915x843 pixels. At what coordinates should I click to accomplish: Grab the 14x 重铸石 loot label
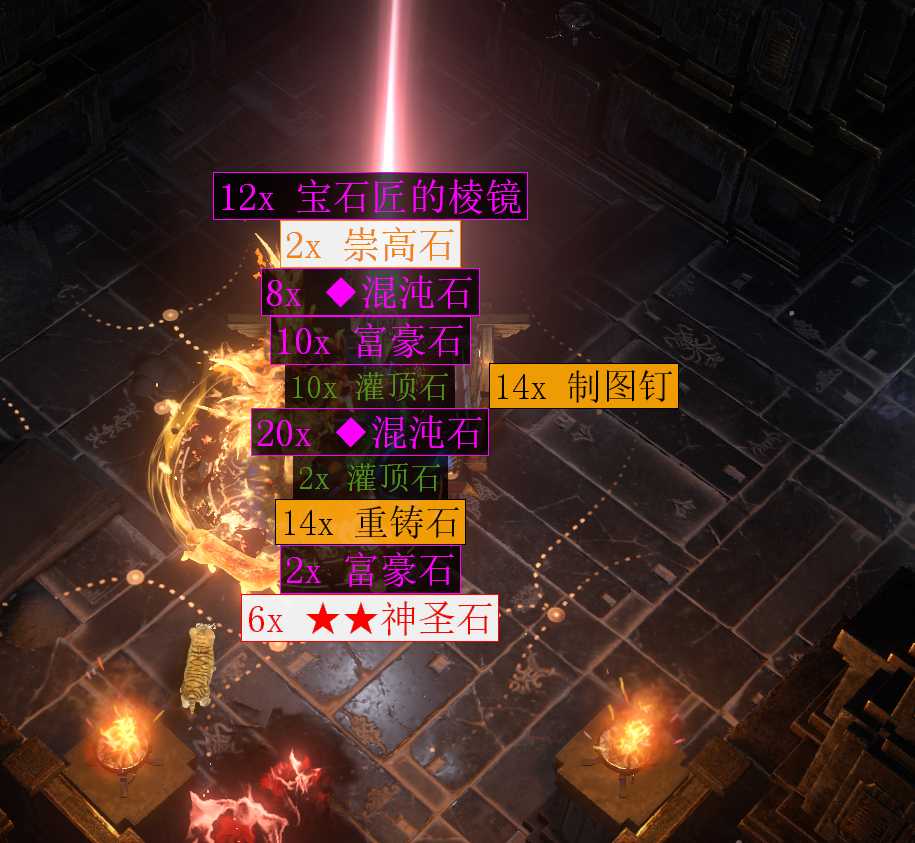(x=371, y=522)
